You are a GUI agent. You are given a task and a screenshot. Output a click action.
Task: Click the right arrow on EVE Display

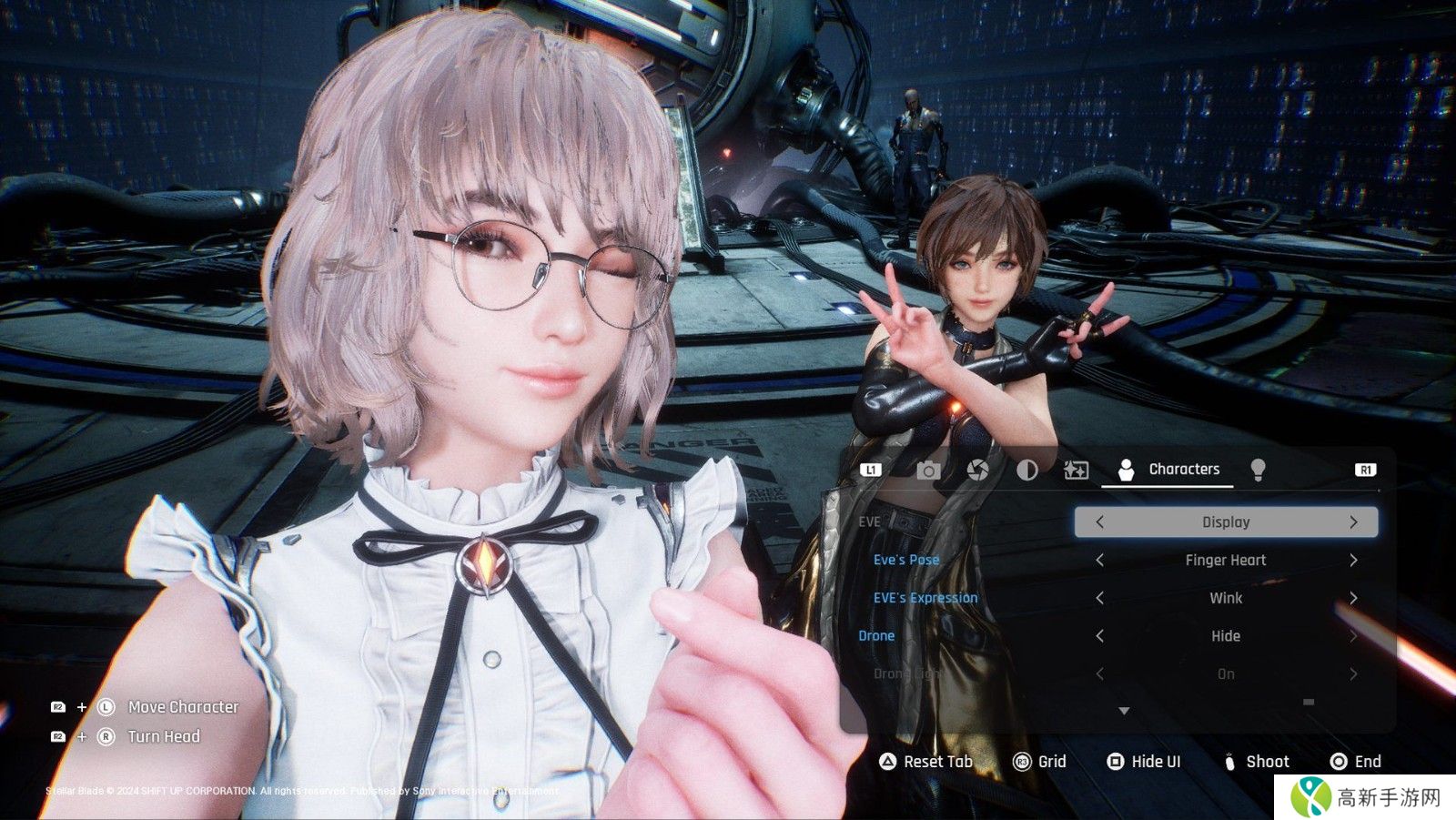pos(1353,522)
